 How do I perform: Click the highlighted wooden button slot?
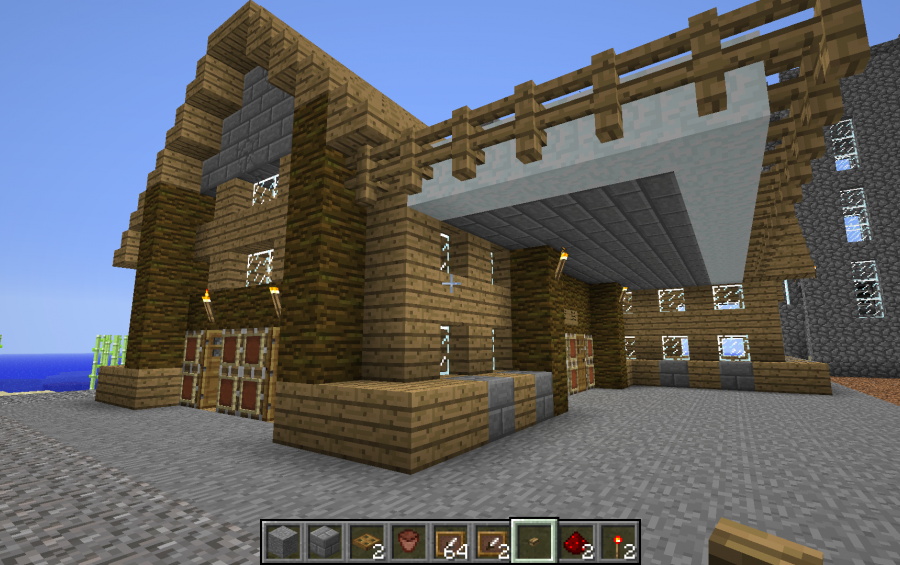(x=533, y=542)
